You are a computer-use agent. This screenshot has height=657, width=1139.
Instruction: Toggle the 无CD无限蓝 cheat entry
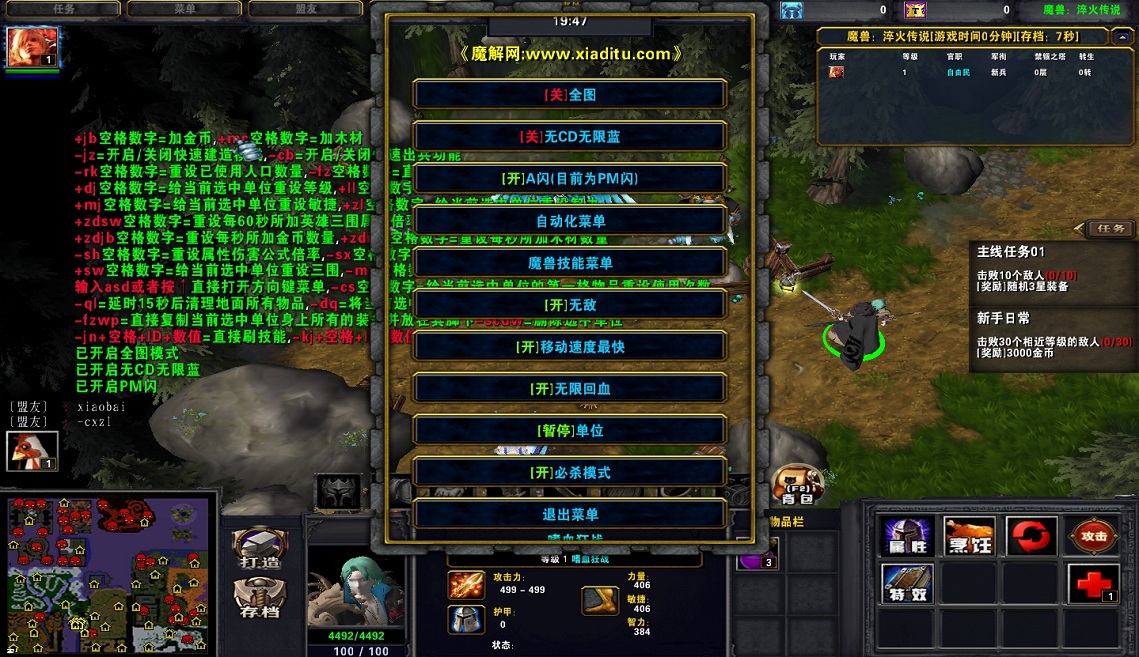click(x=569, y=136)
